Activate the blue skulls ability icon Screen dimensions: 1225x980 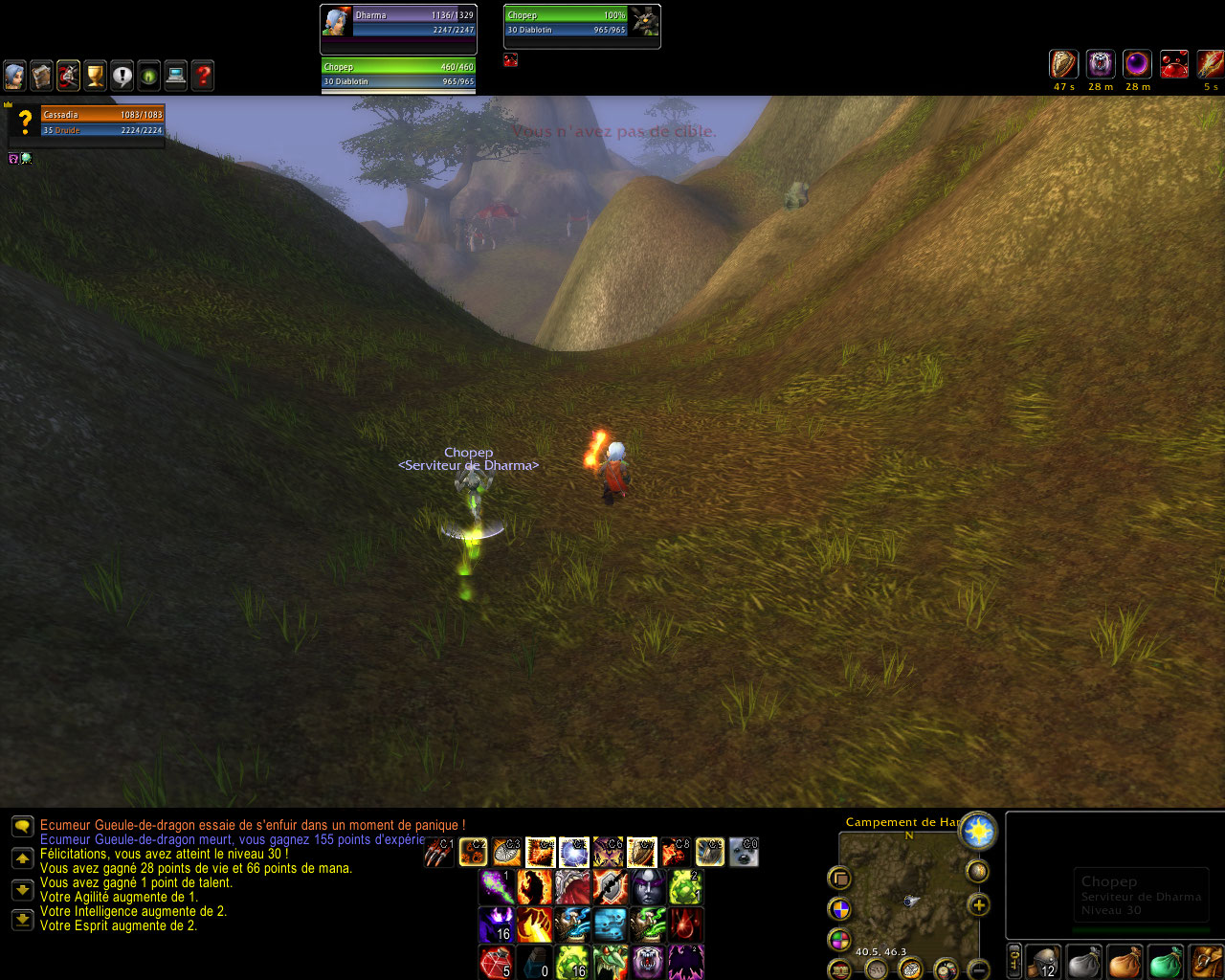(x=610, y=925)
